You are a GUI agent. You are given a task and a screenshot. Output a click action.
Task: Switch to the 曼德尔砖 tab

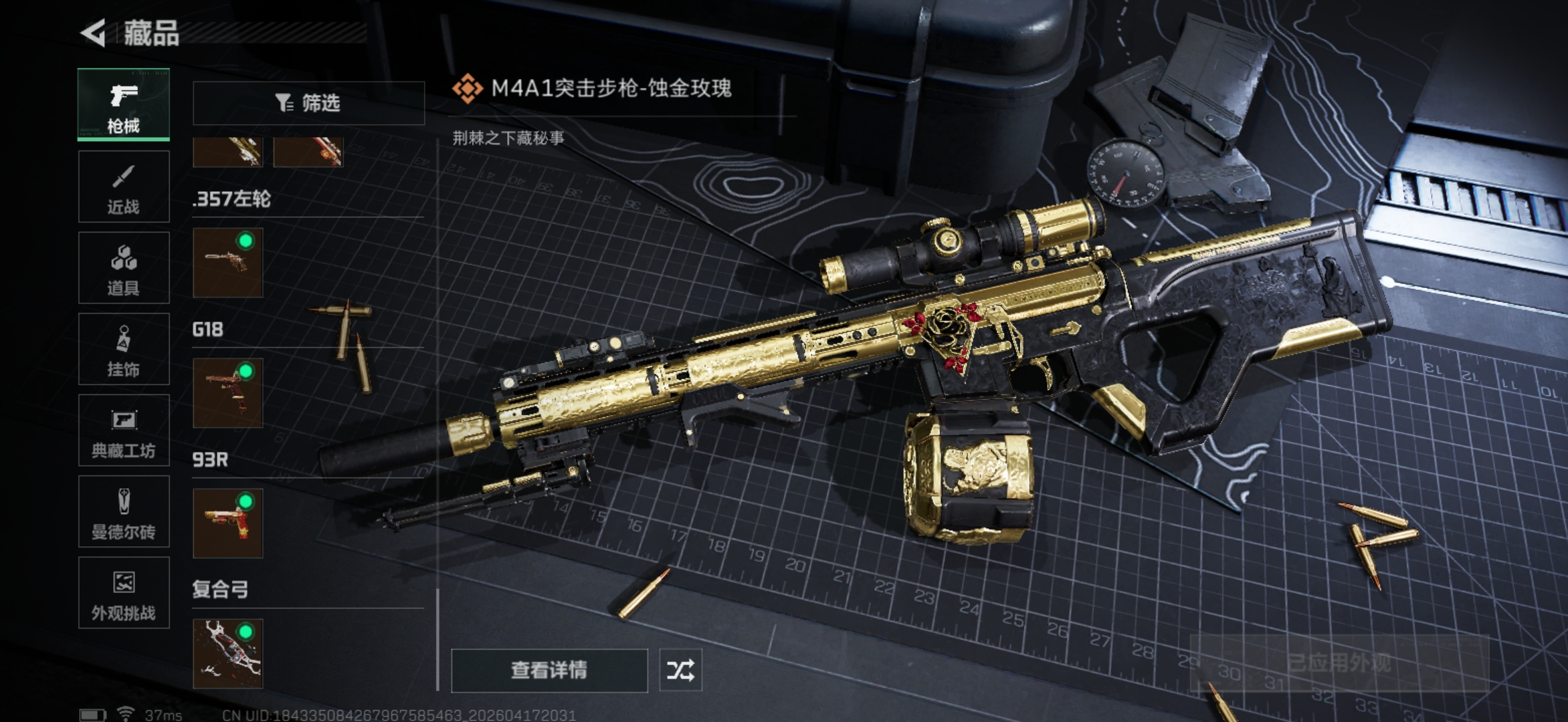(x=124, y=512)
